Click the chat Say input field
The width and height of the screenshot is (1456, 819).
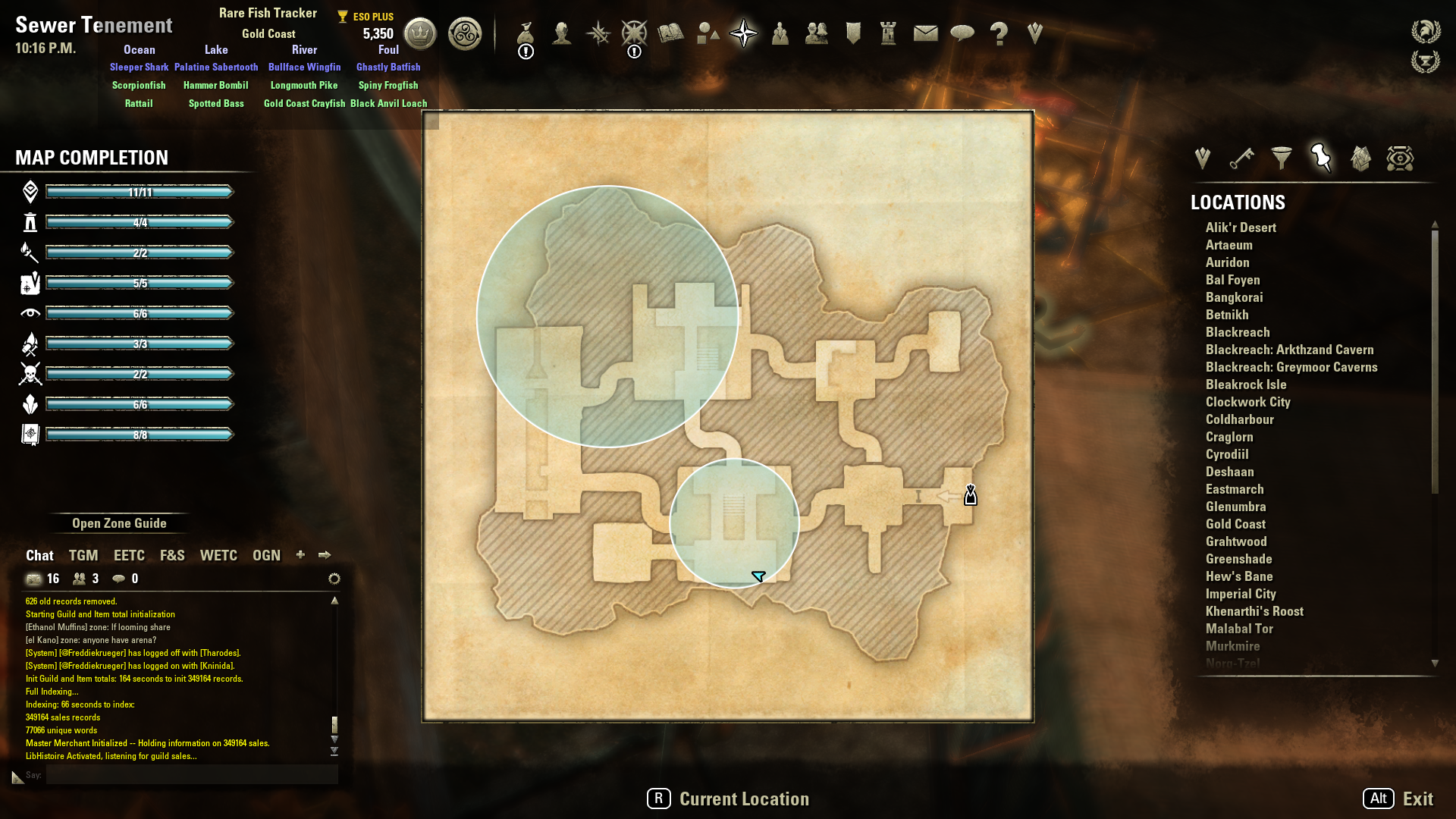191,774
